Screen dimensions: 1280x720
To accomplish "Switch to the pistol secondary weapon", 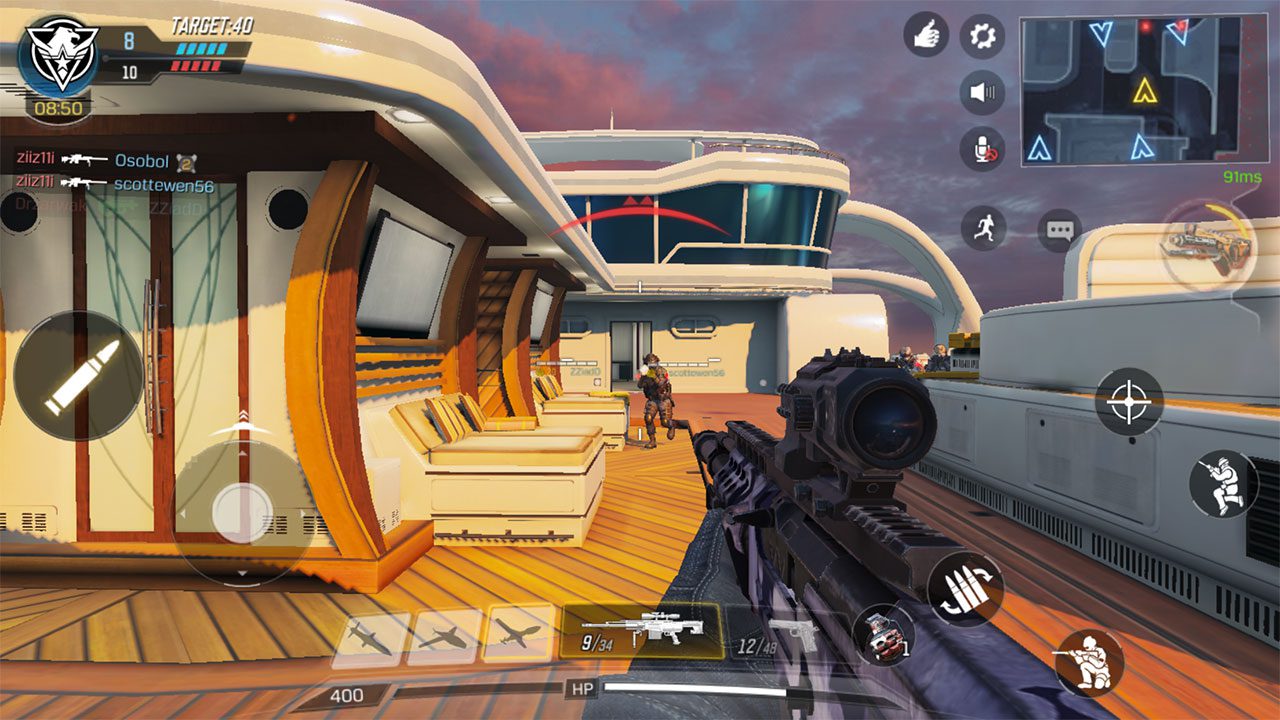I will [782, 635].
